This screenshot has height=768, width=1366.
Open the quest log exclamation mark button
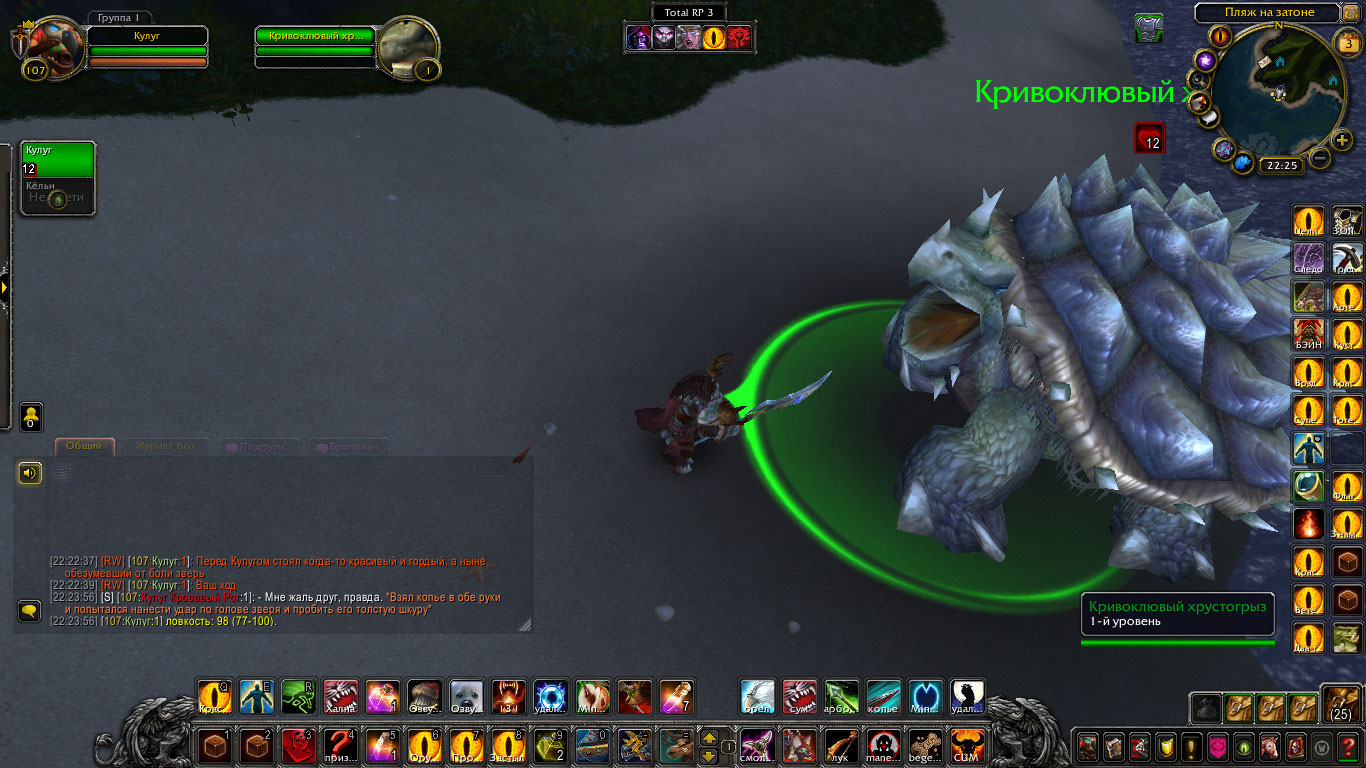[1191, 746]
